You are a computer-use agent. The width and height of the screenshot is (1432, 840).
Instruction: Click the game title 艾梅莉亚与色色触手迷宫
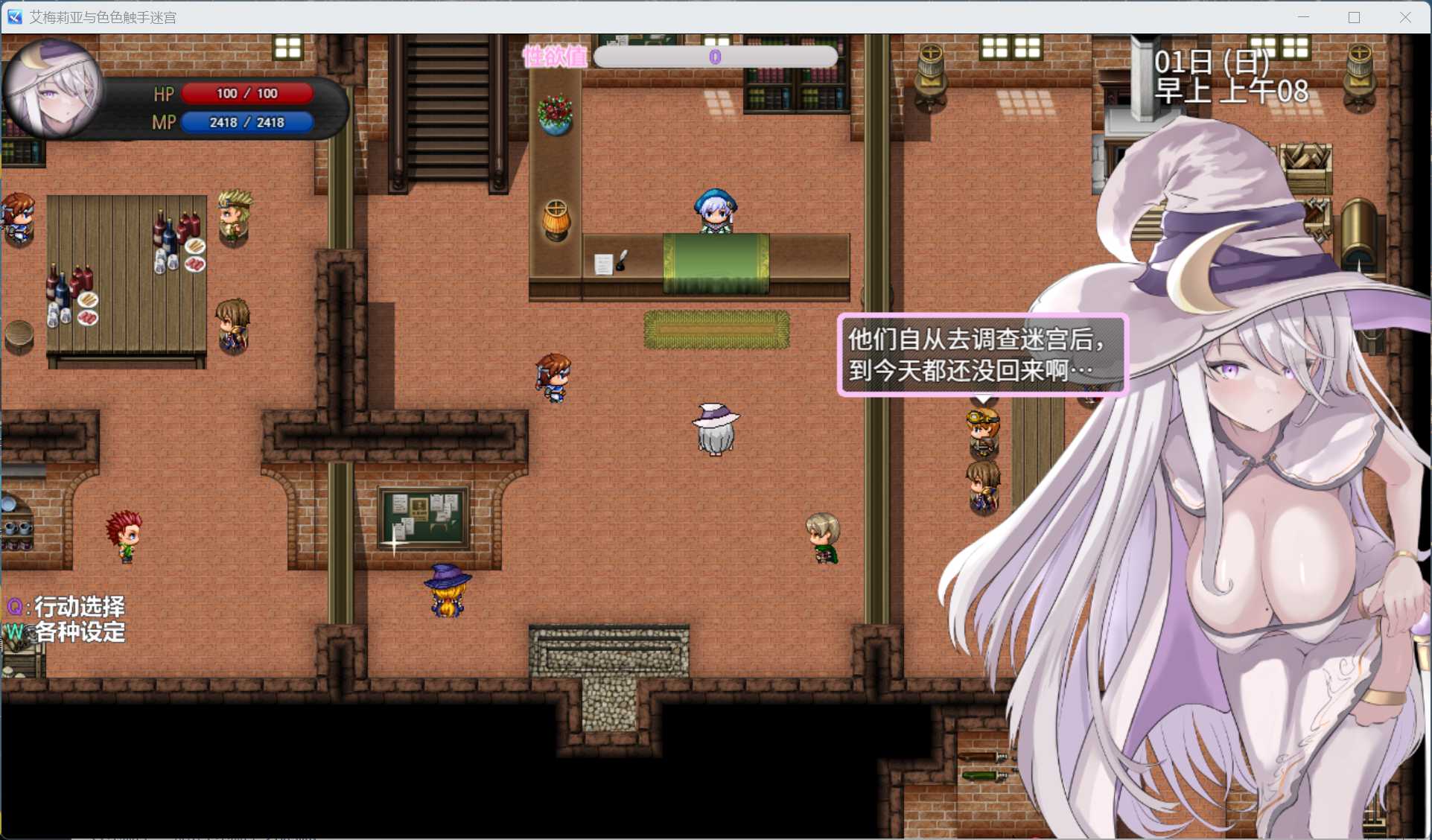[x=102, y=16]
